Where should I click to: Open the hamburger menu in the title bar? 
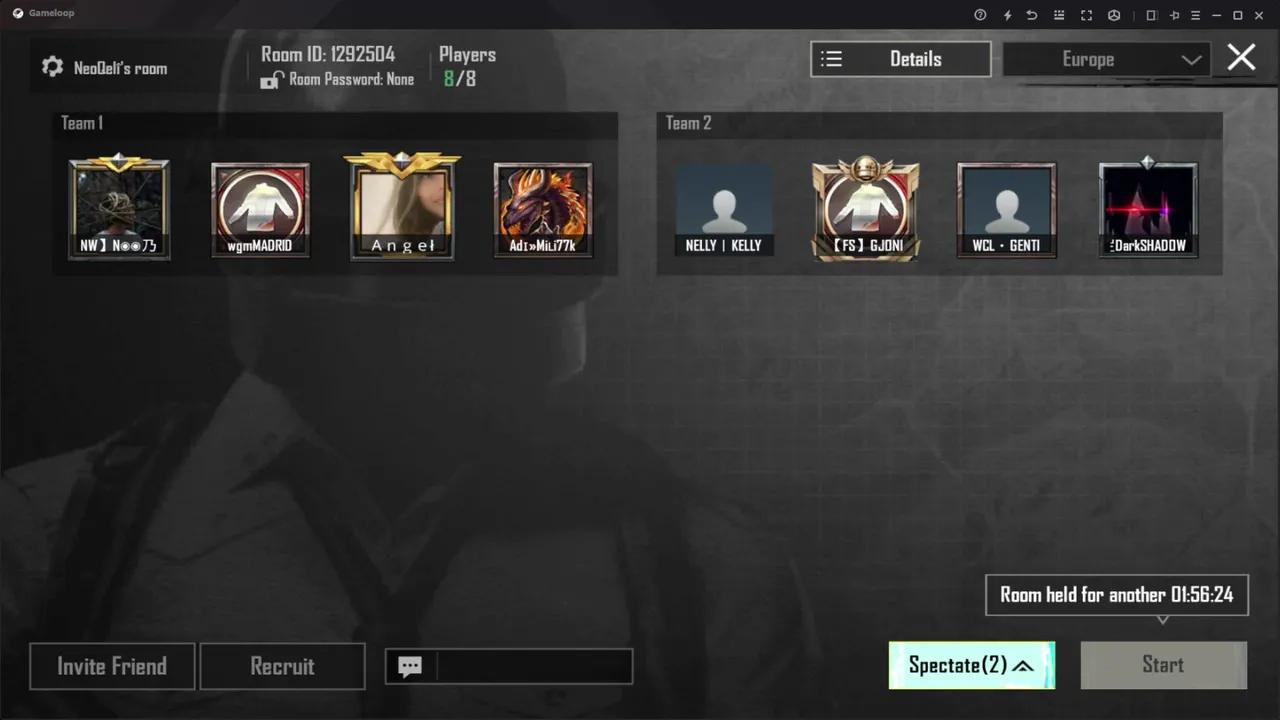(x=1196, y=15)
